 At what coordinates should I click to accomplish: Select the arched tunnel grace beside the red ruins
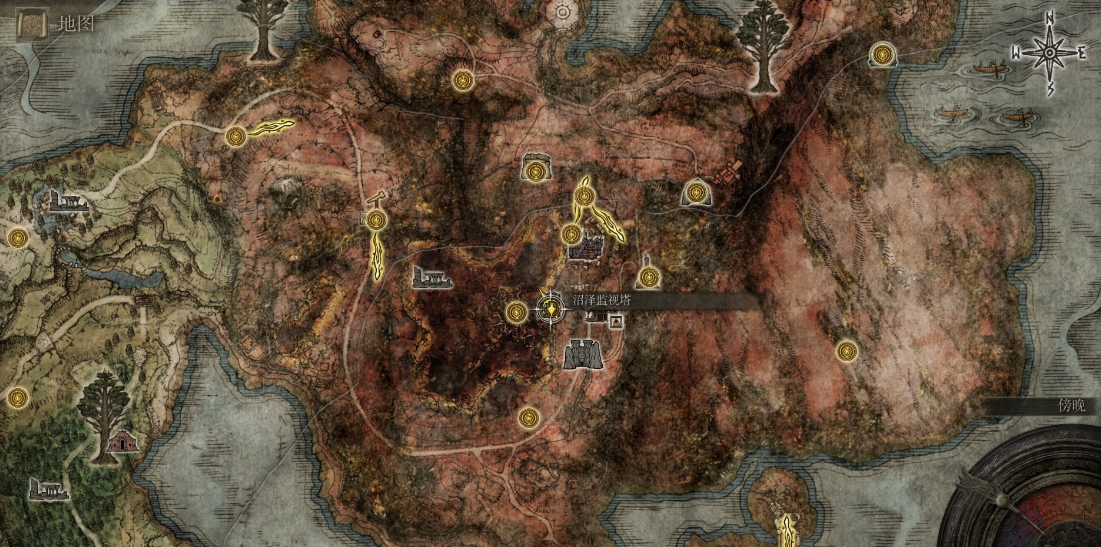point(697,191)
